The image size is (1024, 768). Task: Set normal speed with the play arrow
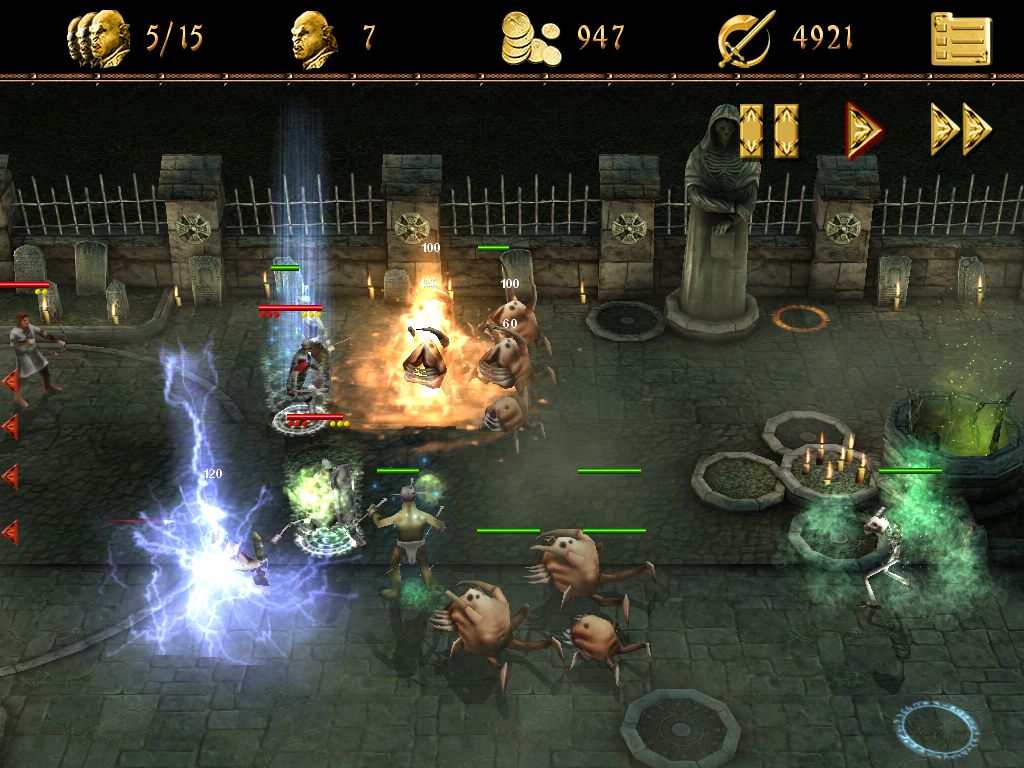point(864,130)
